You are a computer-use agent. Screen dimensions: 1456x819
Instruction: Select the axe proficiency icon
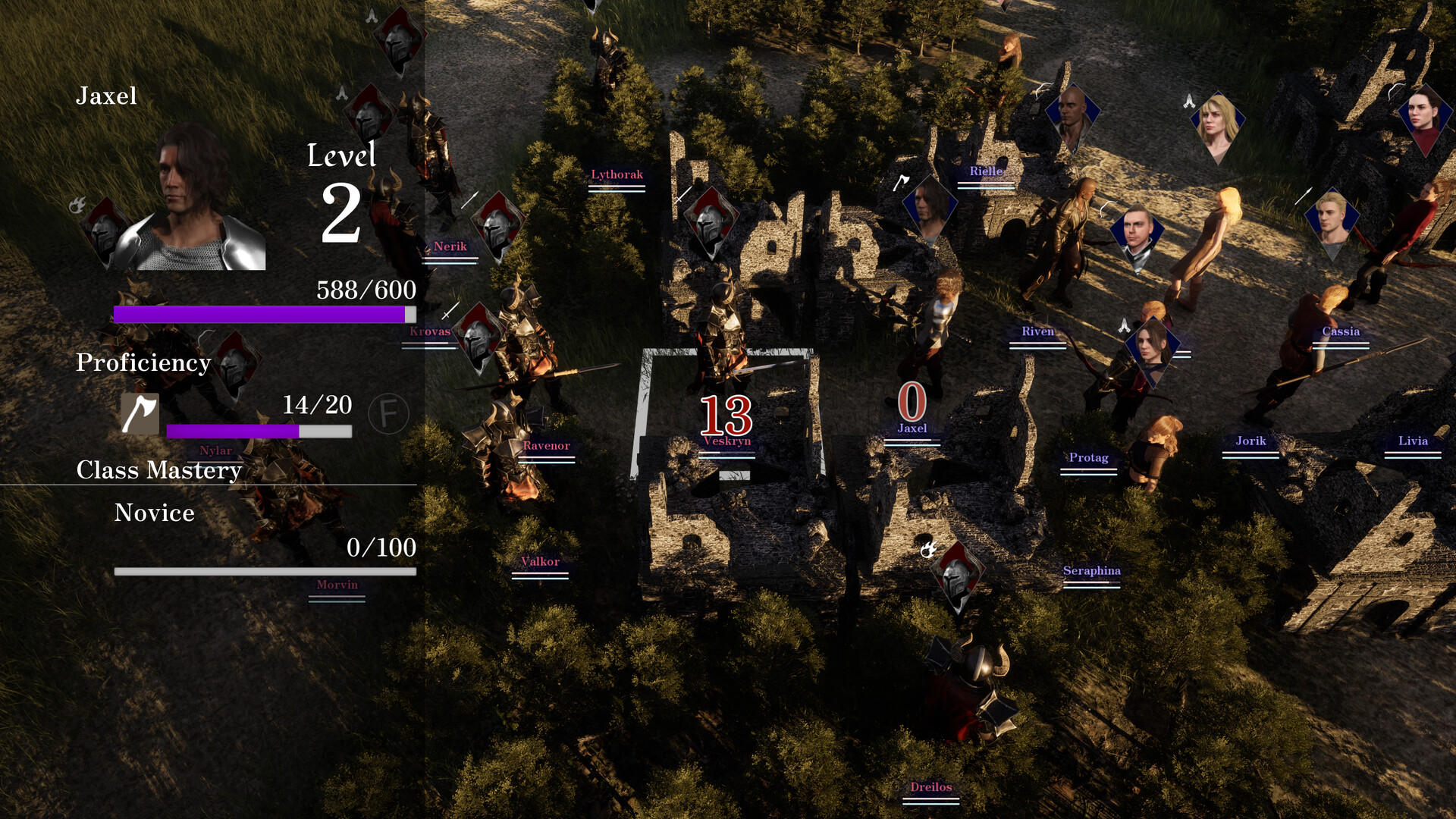click(x=140, y=413)
